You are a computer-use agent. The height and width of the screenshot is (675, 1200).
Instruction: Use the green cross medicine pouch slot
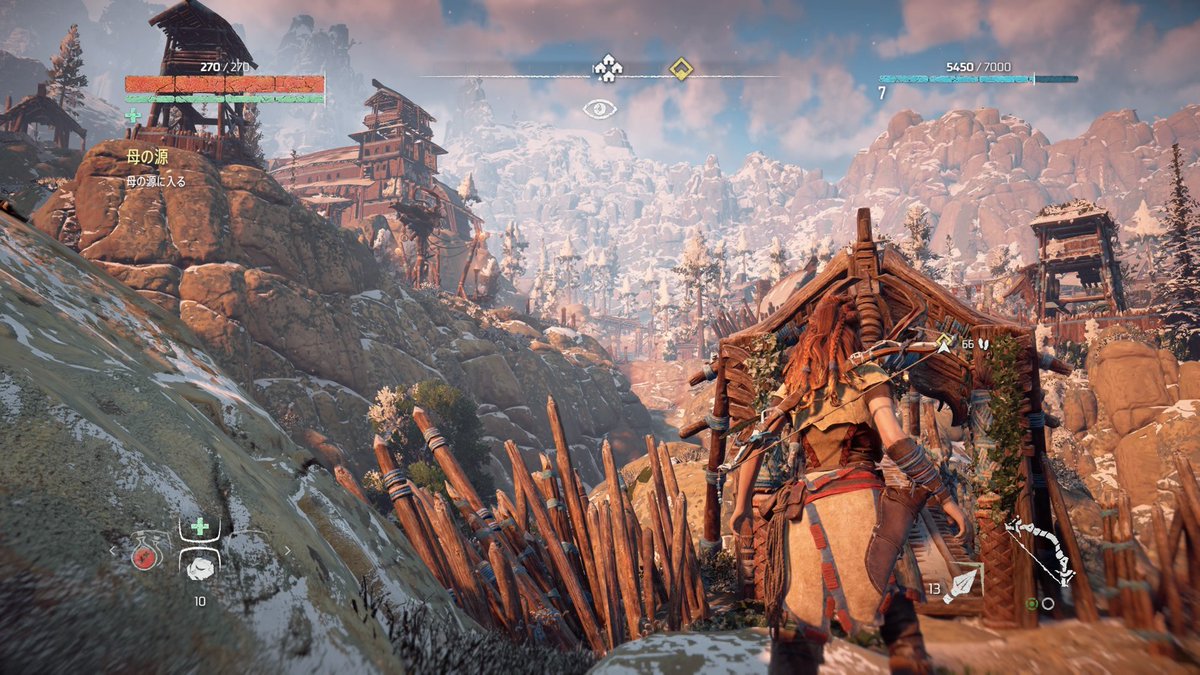point(199,527)
